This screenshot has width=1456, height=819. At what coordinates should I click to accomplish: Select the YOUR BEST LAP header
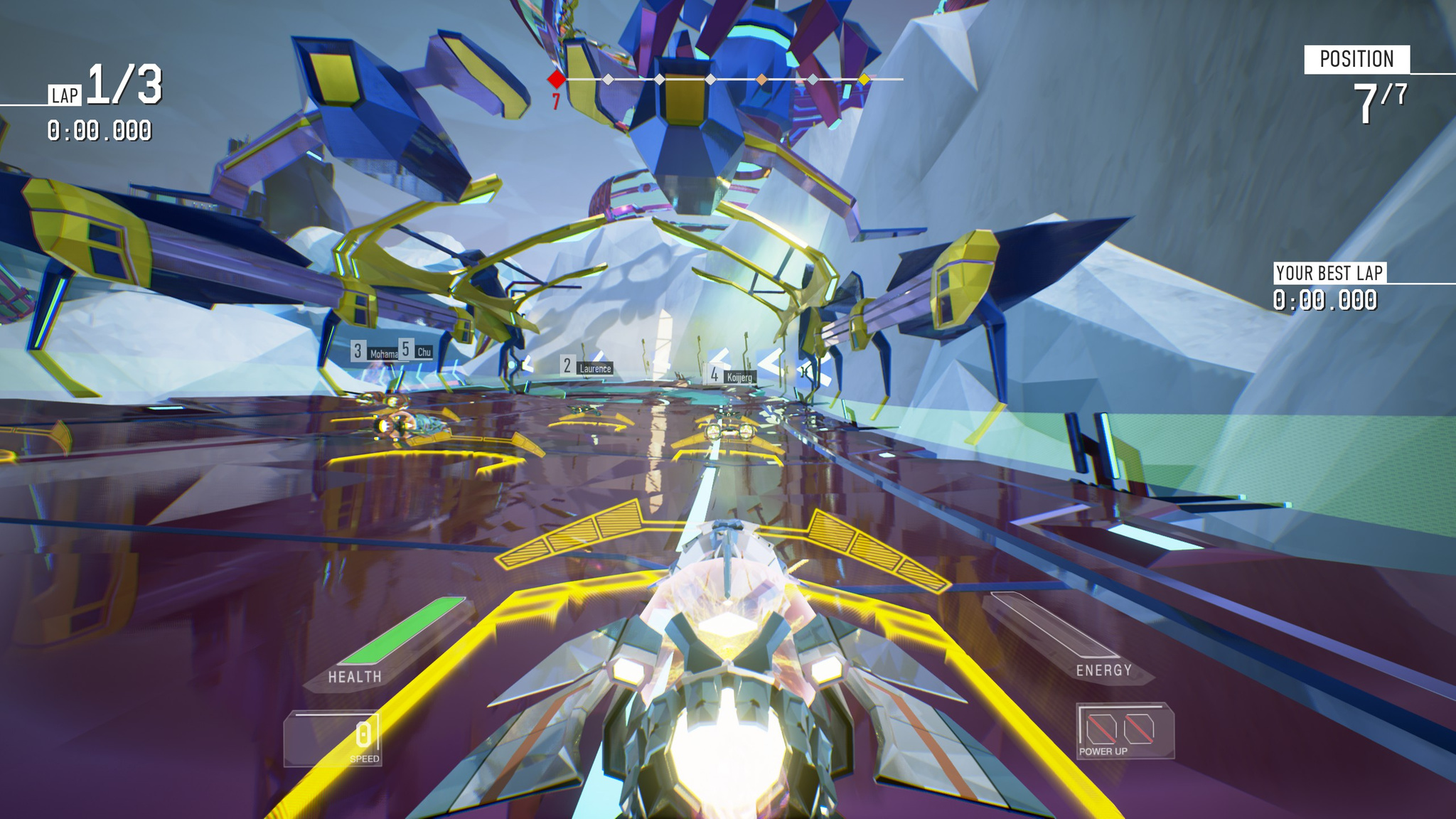click(x=1330, y=271)
